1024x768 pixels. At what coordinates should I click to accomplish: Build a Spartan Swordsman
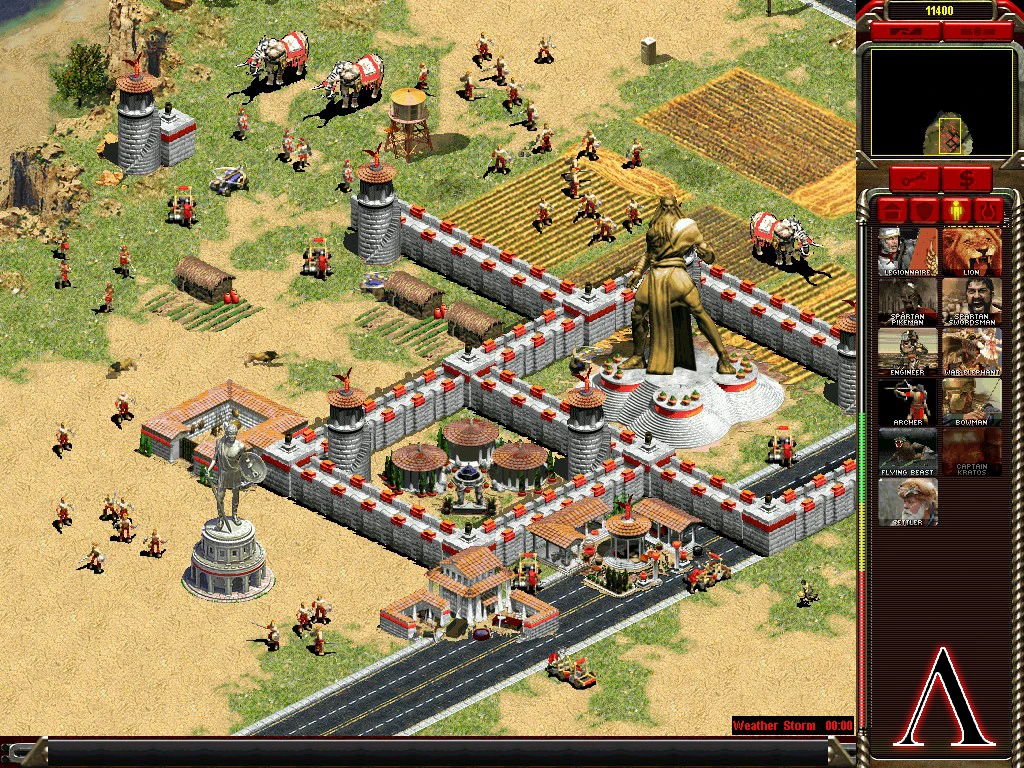(971, 301)
